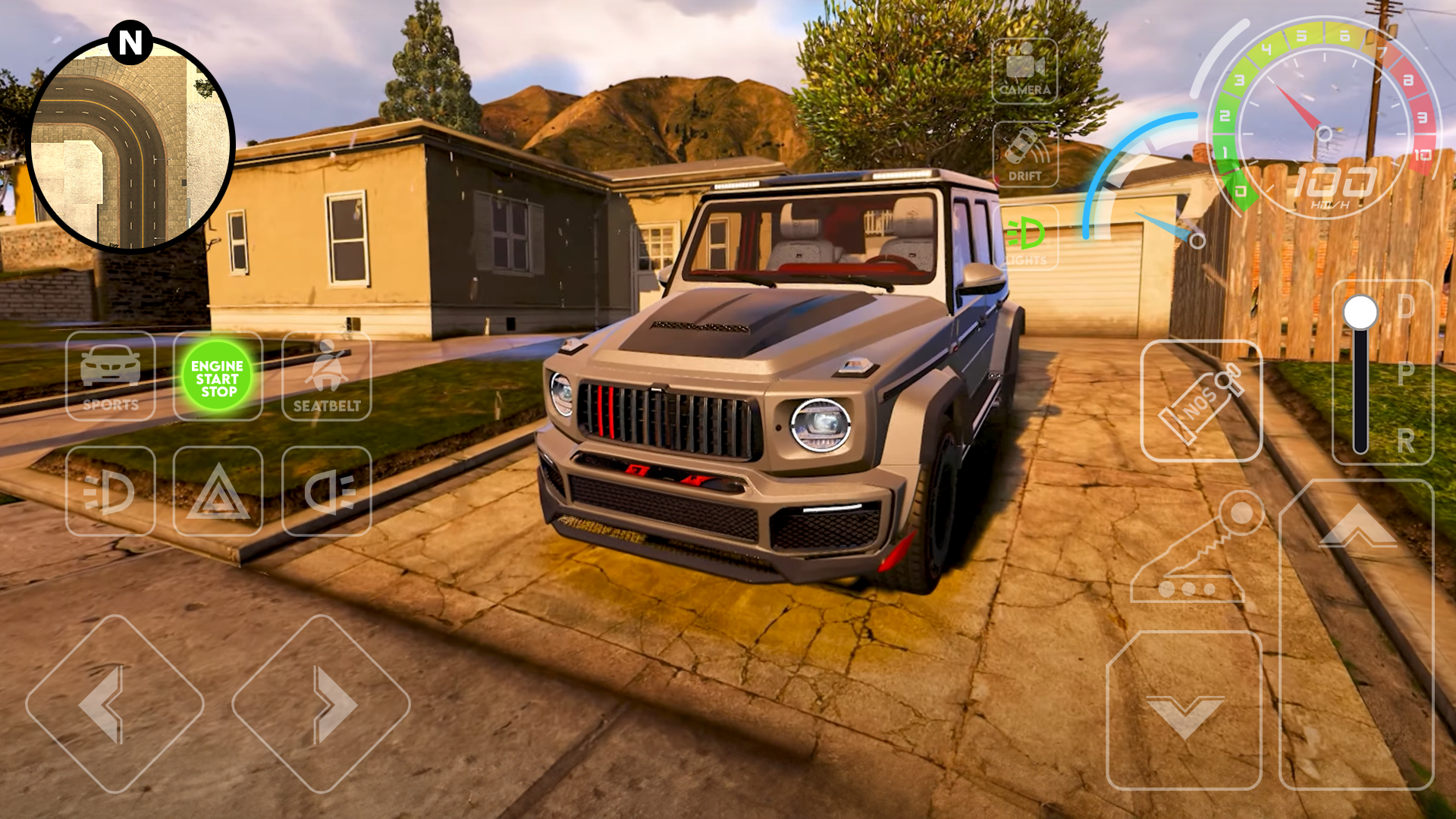Click the gear selector knob
Viewport: 1456px width, 819px height.
[1360, 312]
